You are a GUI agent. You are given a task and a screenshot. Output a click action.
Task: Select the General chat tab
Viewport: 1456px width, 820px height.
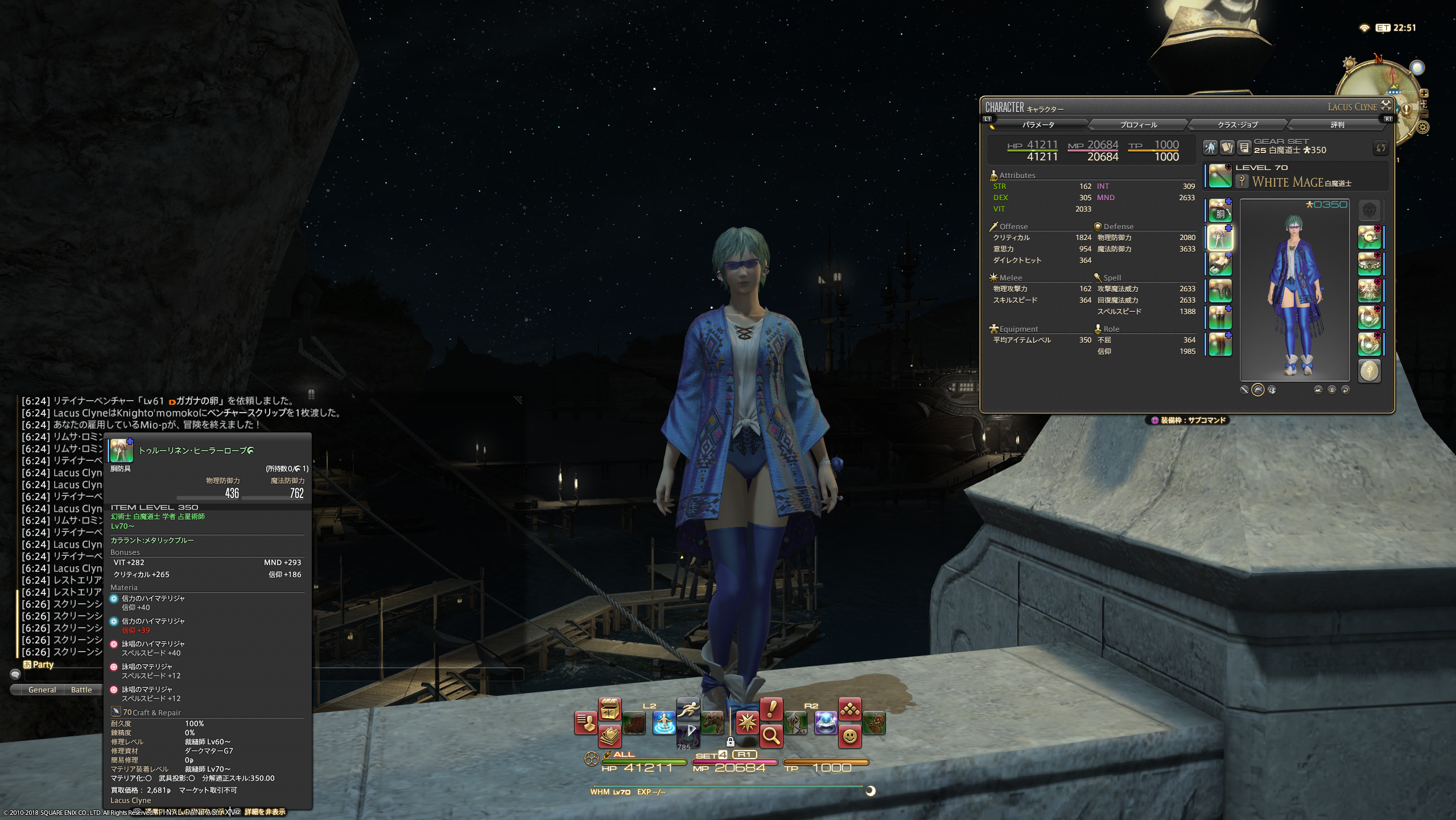[42, 690]
